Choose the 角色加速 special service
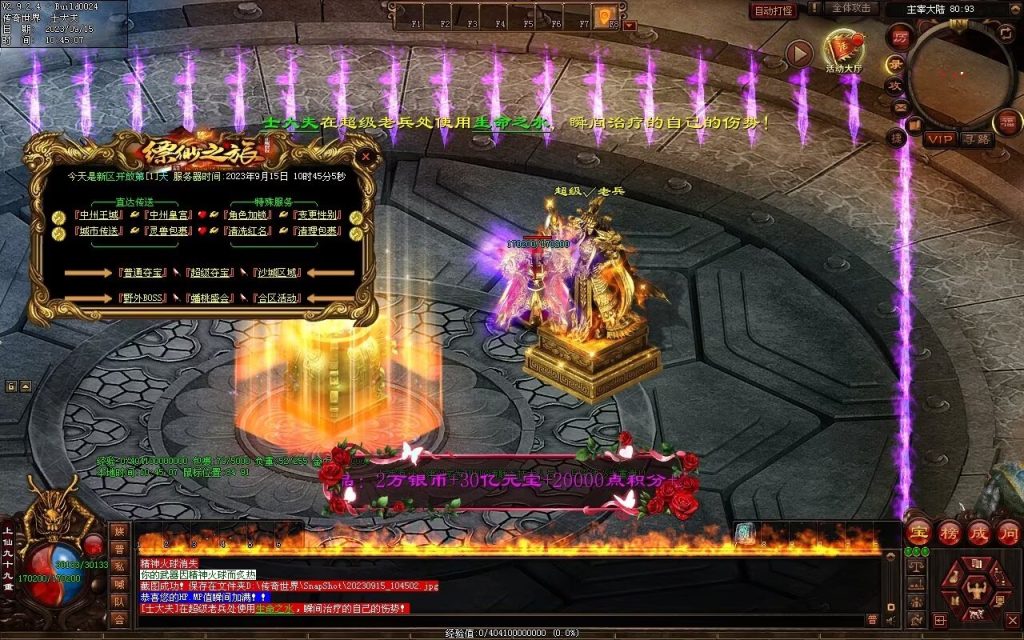The height and width of the screenshot is (640, 1024). coord(247,214)
